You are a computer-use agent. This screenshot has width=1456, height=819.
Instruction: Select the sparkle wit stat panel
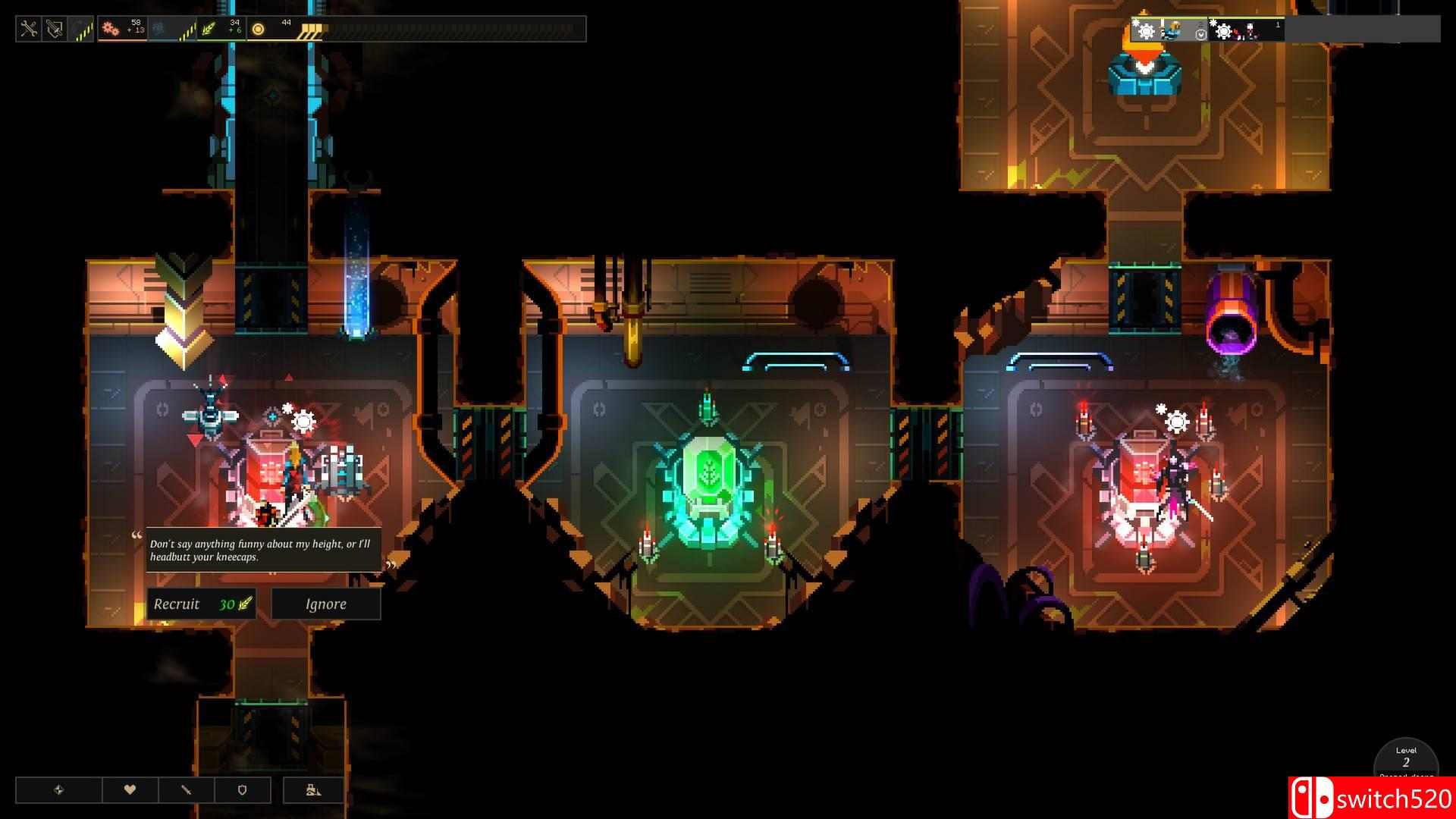pos(60,789)
